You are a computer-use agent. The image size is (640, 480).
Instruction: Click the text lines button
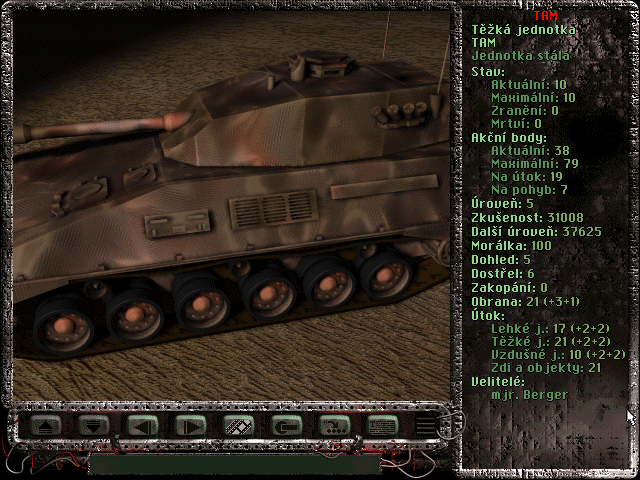[x=381, y=425]
